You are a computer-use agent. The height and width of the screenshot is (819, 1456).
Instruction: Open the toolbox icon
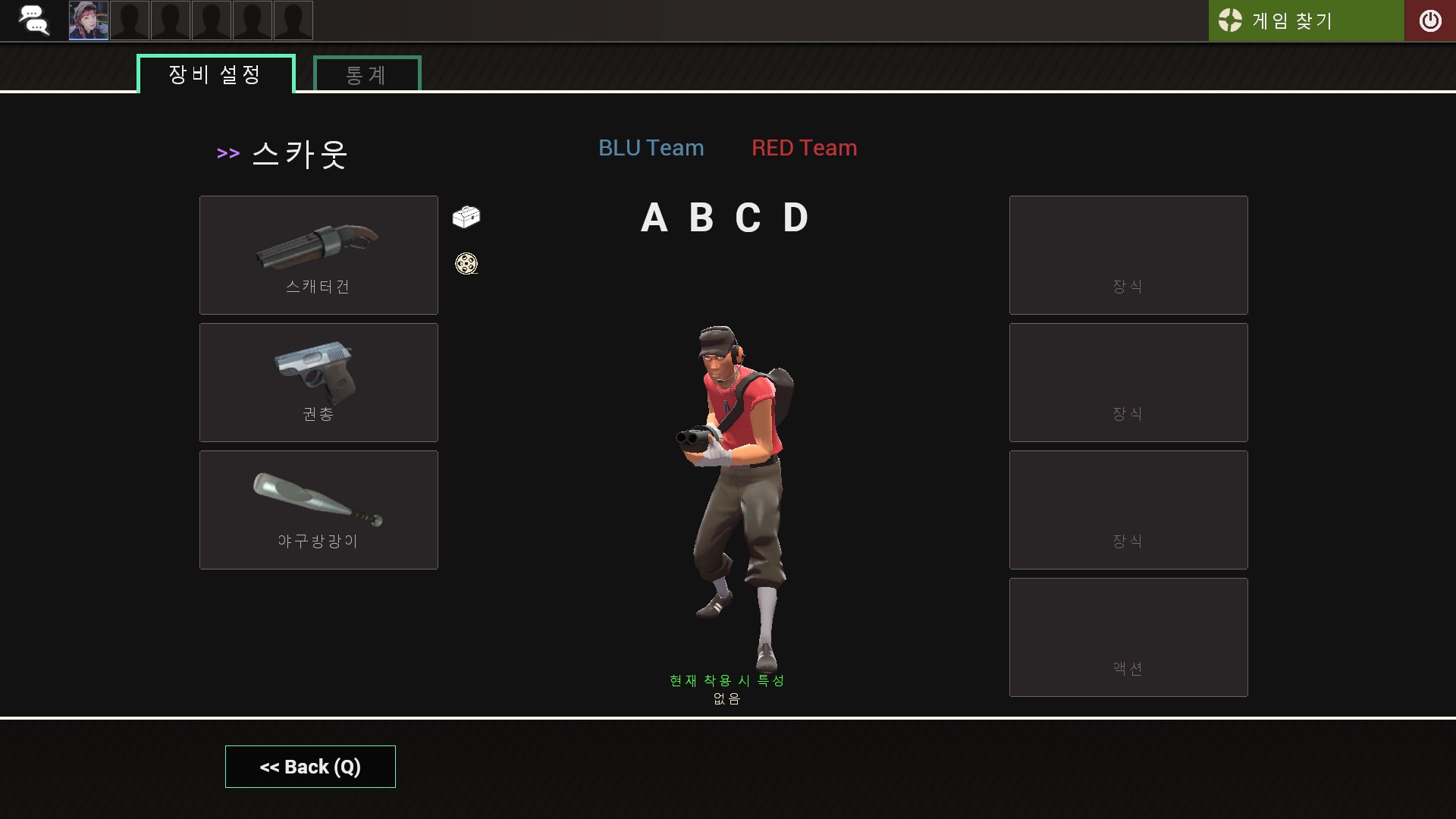(466, 217)
